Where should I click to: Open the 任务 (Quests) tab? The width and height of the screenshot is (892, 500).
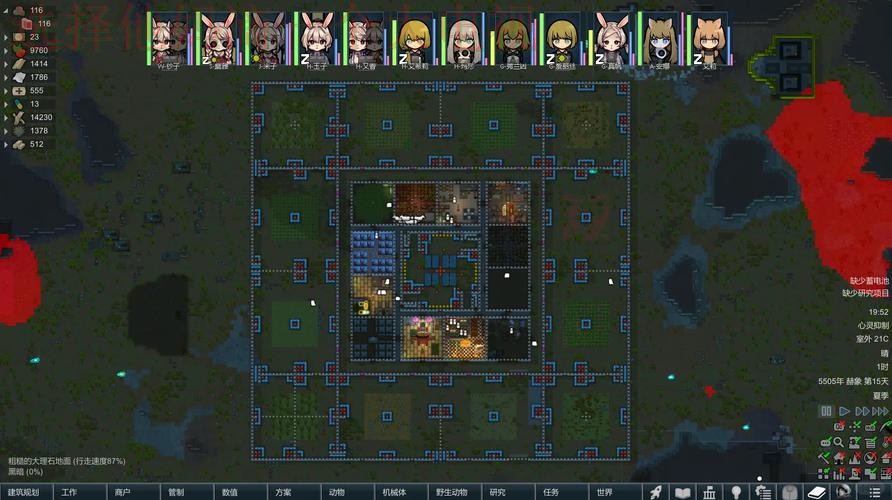point(551,492)
